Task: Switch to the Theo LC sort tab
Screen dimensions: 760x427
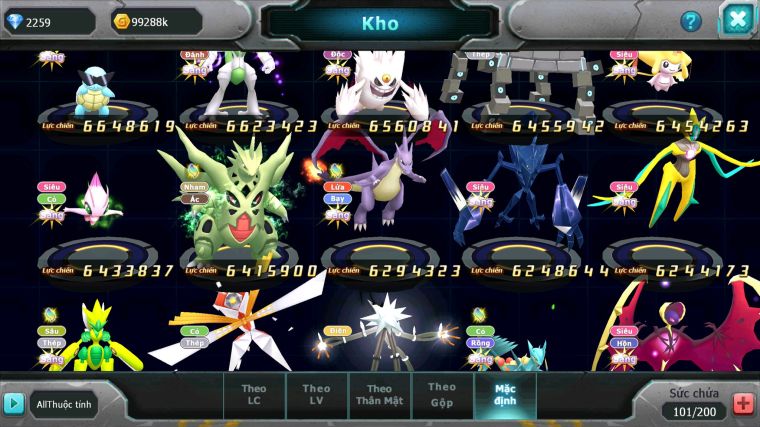Action: 254,395
